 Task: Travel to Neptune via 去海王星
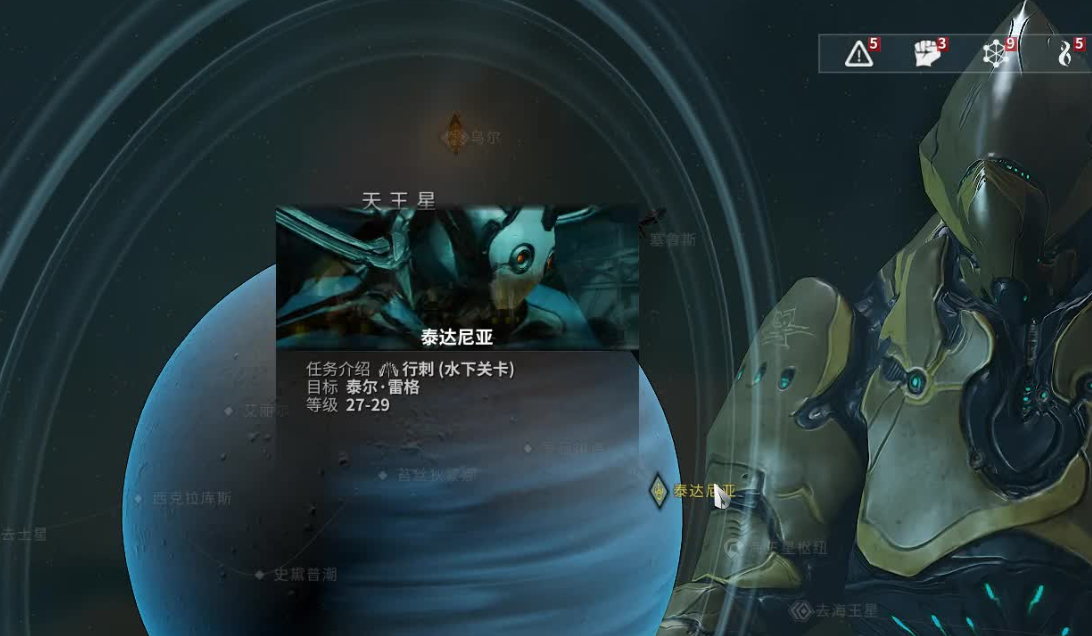coord(801,610)
